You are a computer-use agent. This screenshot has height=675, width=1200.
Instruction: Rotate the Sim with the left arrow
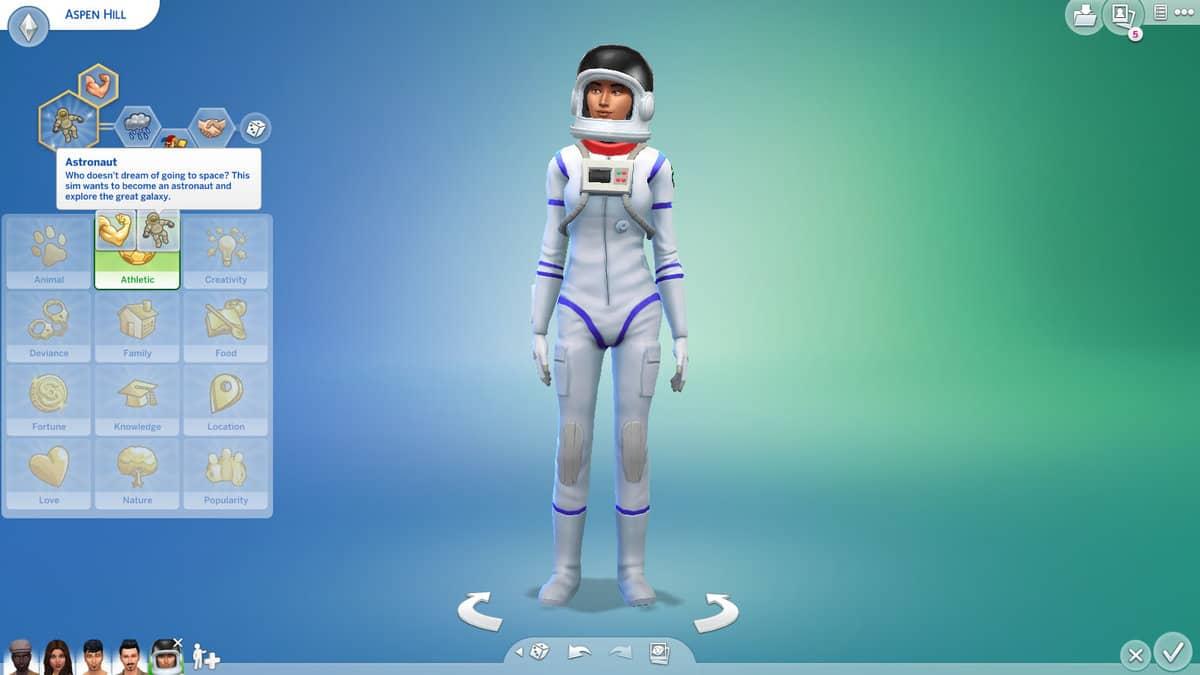pyautogui.click(x=480, y=611)
